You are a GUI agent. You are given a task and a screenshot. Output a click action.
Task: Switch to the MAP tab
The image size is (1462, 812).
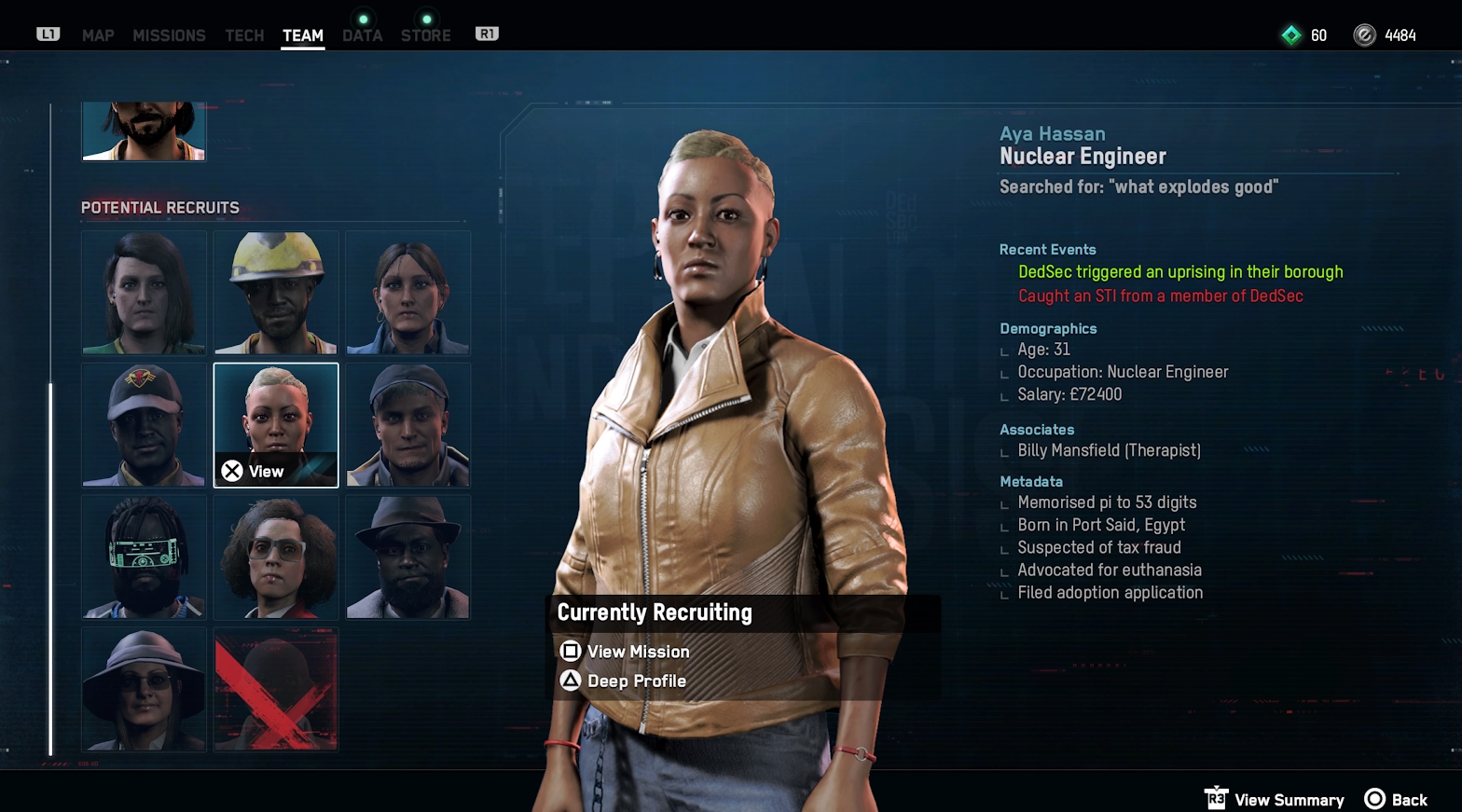point(98,35)
